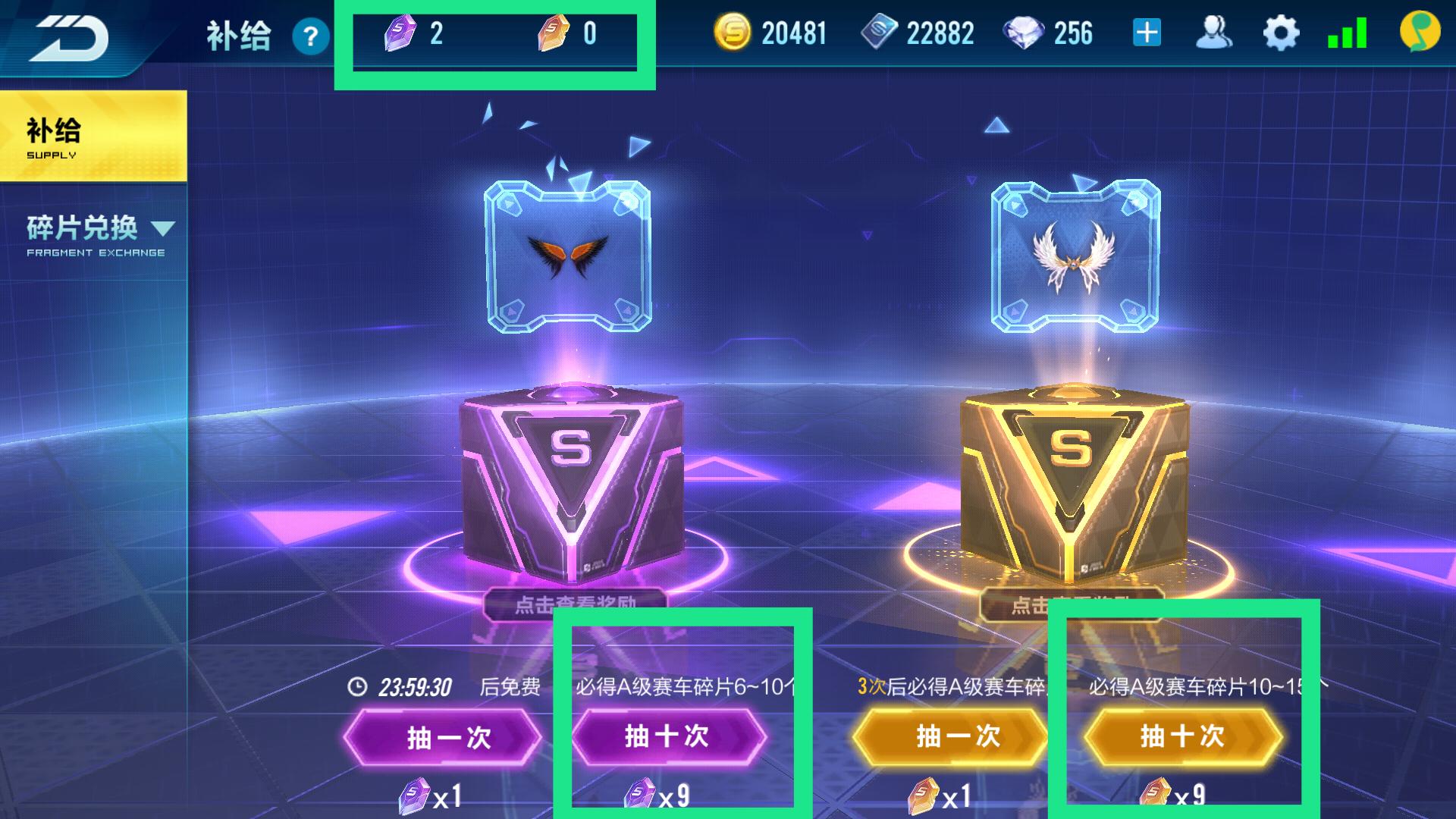Tap the blue plus to add diamonds

[1147, 33]
